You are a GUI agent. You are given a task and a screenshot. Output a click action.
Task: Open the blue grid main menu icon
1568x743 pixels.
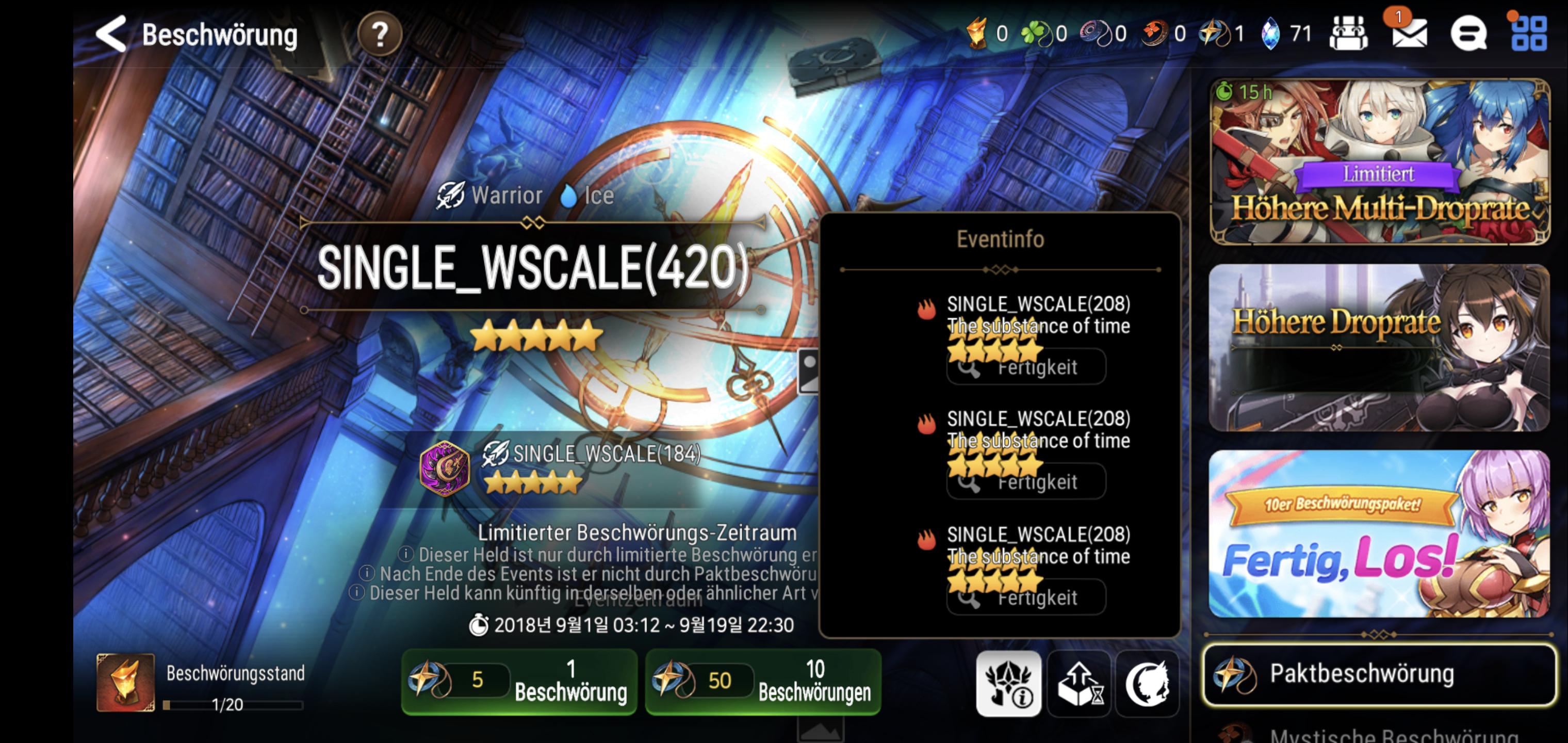[x=1528, y=35]
